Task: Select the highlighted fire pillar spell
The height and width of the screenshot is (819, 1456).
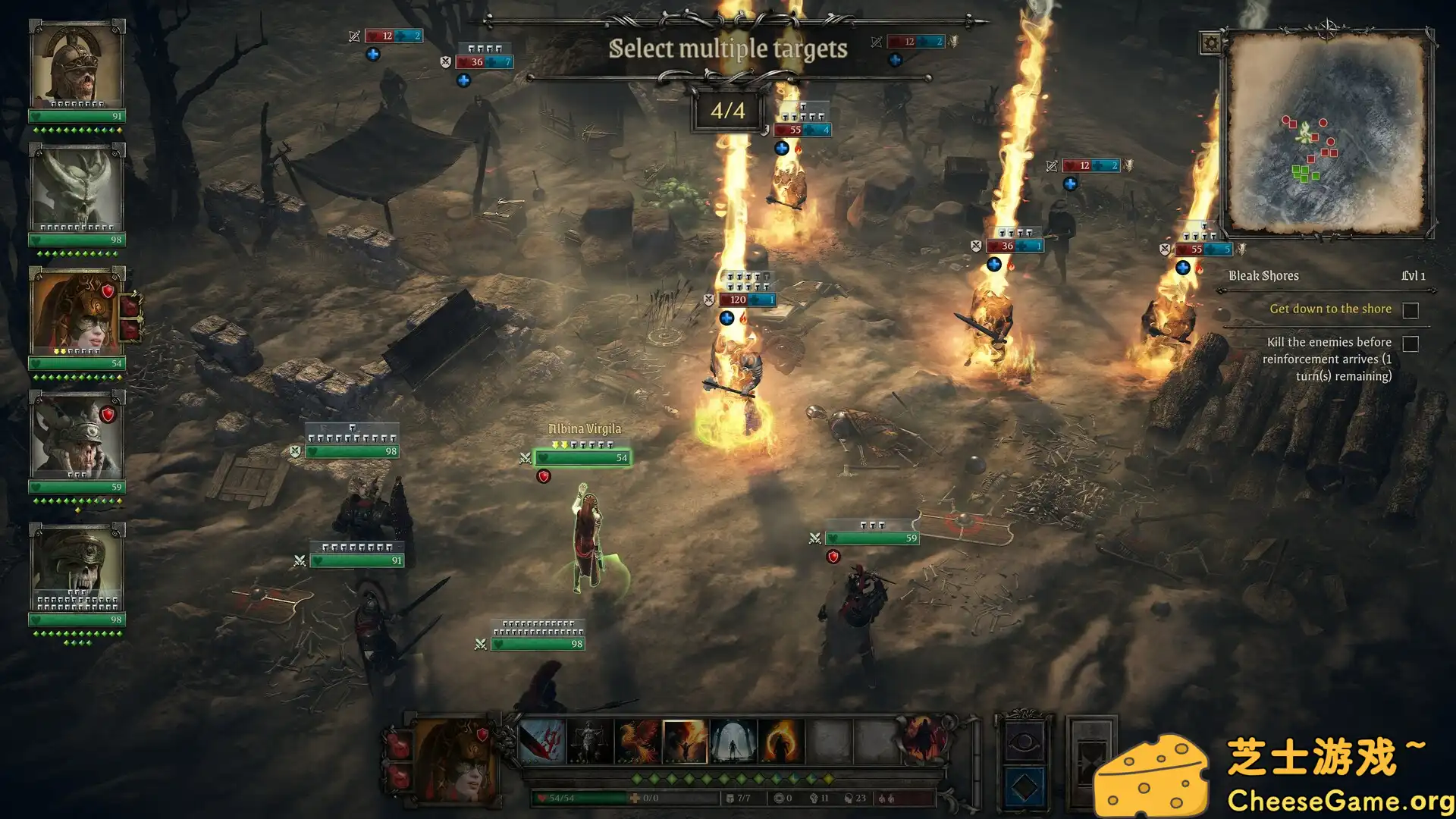Action: tap(685, 741)
